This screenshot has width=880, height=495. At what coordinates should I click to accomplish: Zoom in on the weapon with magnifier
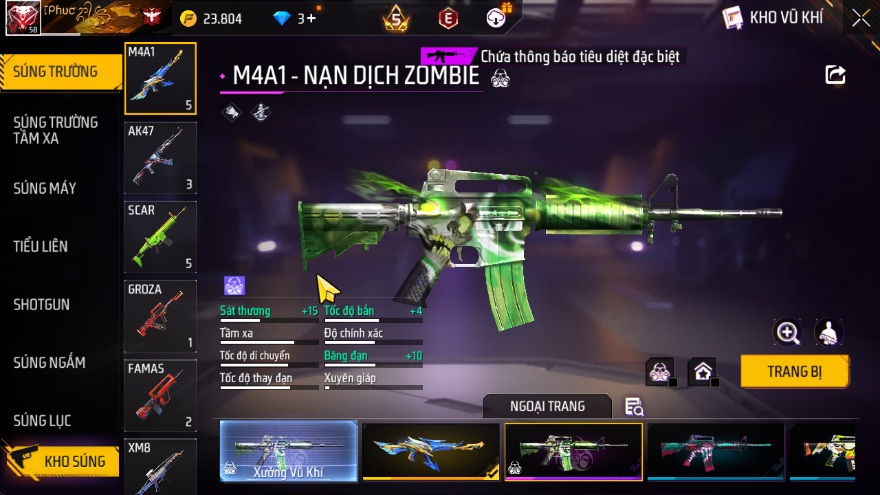point(788,333)
